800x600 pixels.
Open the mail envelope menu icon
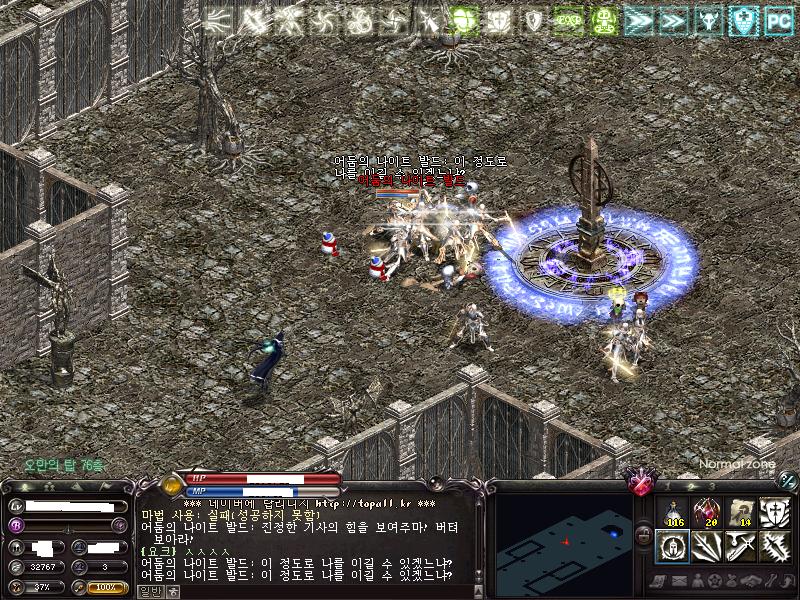[x=680, y=581]
